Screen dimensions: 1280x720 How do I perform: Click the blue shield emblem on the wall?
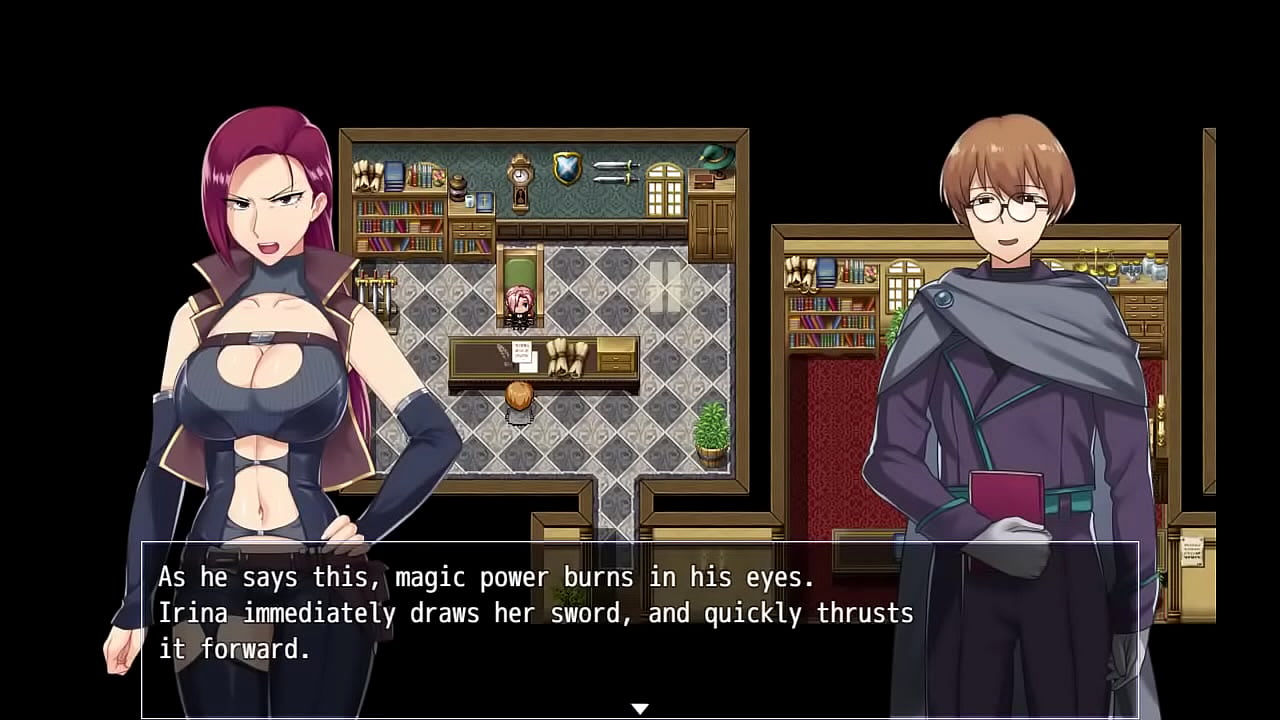point(565,166)
